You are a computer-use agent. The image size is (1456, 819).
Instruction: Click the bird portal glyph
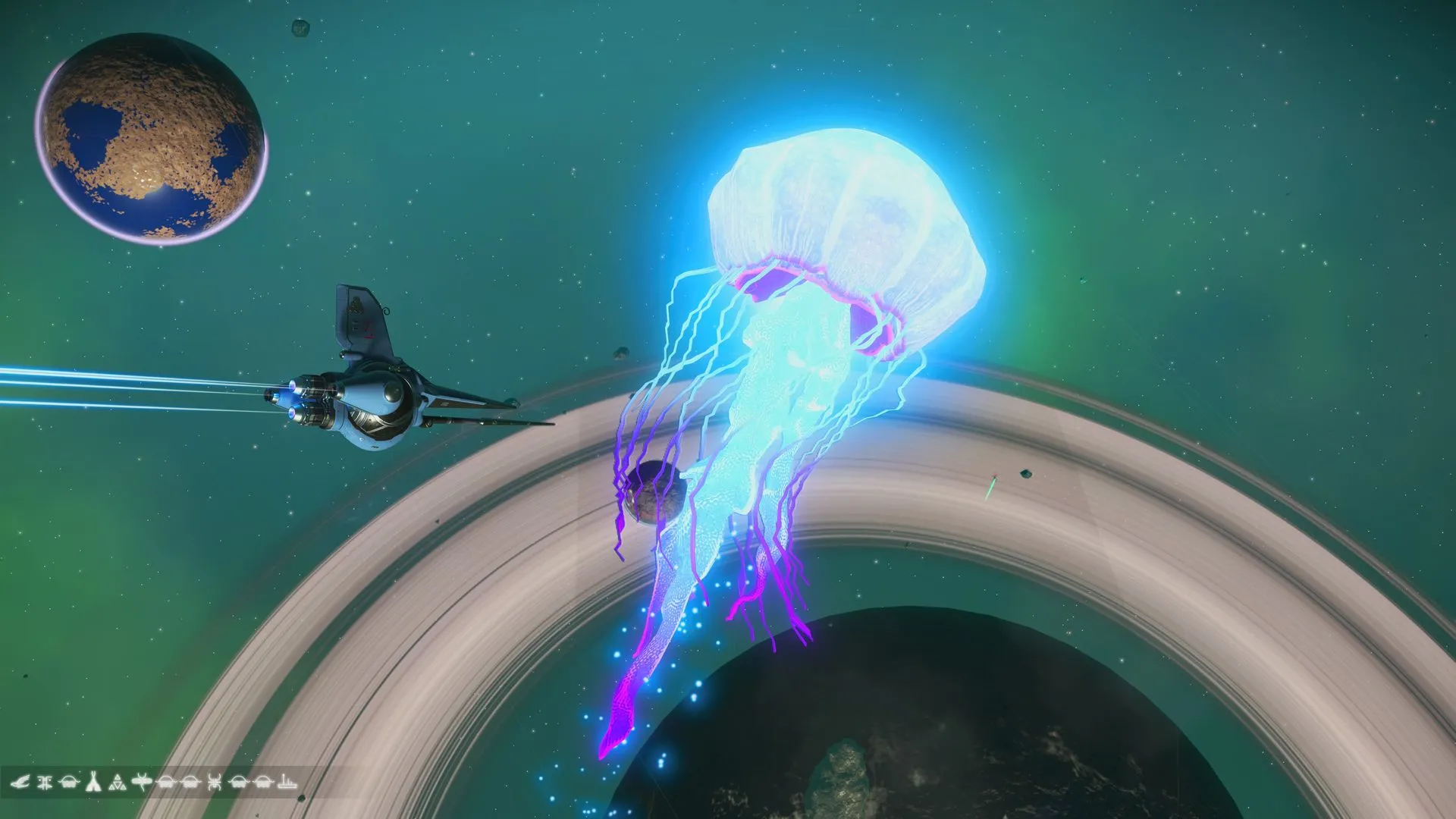[20, 782]
